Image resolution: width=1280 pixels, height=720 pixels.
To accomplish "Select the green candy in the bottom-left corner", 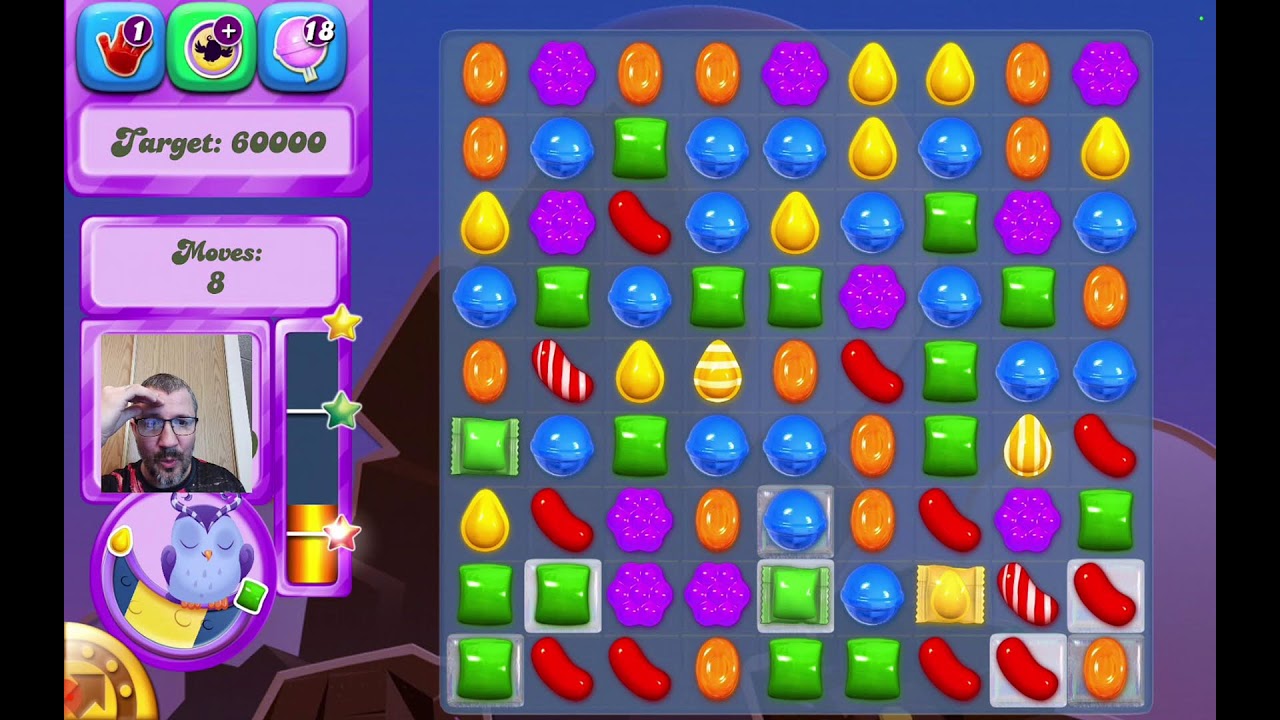I will [x=485, y=668].
